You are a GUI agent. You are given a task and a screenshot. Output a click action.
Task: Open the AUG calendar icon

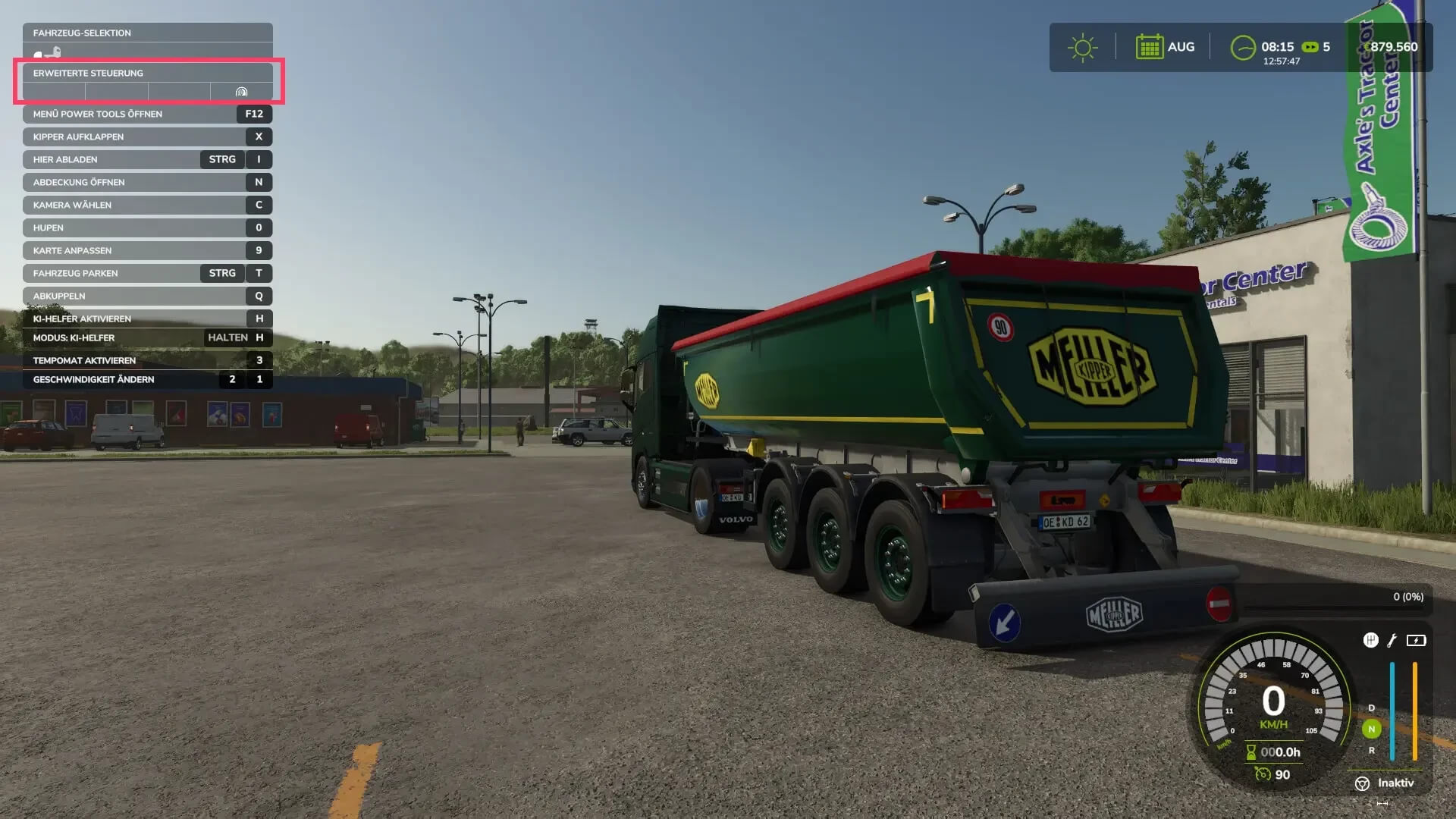point(1150,46)
